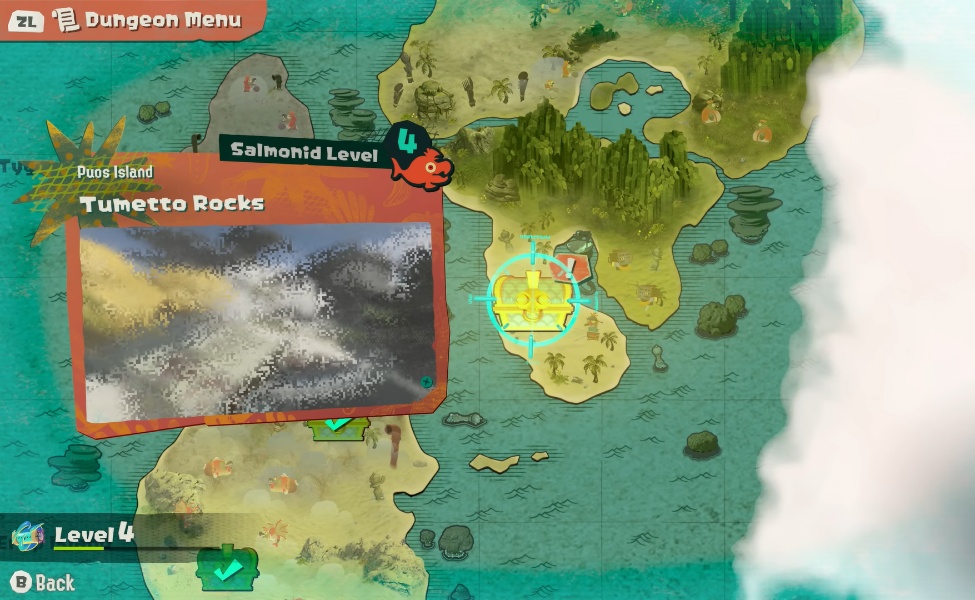This screenshot has height=600, width=975.
Task: Select the completed green chest near Level 4
Action: 228,568
